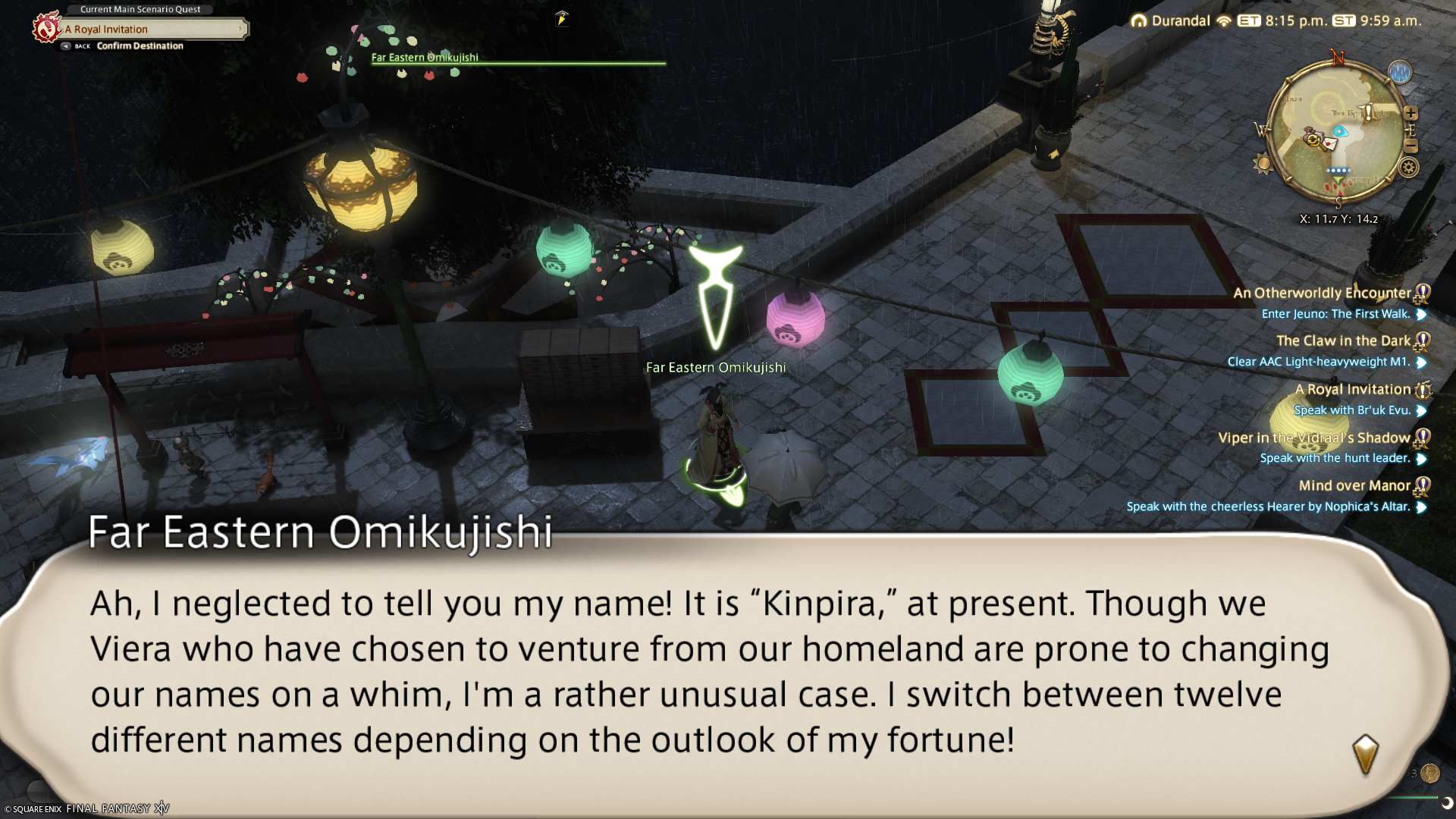Viewport: 1456px width, 819px height.
Task: Open A Royal Invitation in the quest list
Action: 1352,390
